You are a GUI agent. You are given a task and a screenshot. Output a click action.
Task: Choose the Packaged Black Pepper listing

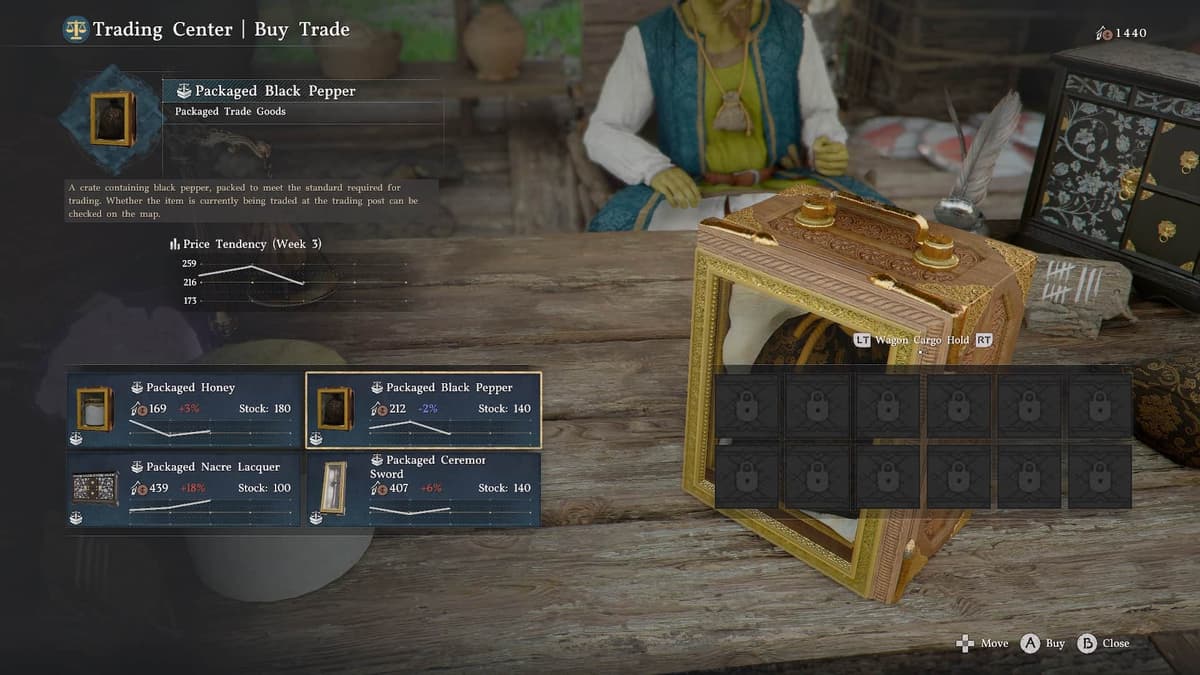(423, 409)
